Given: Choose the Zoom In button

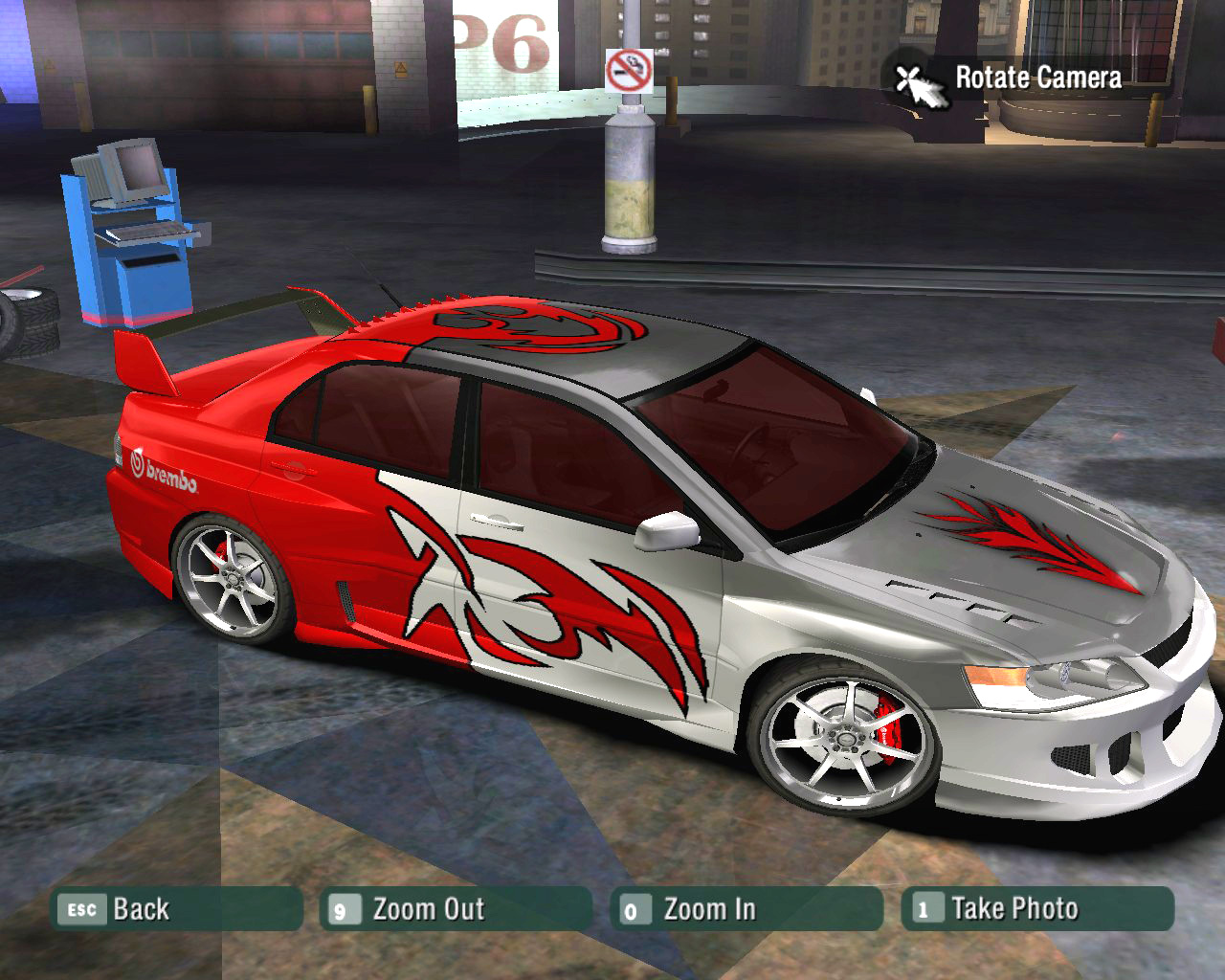Looking at the screenshot, I should pyautogui.click(x=746, y=909).
